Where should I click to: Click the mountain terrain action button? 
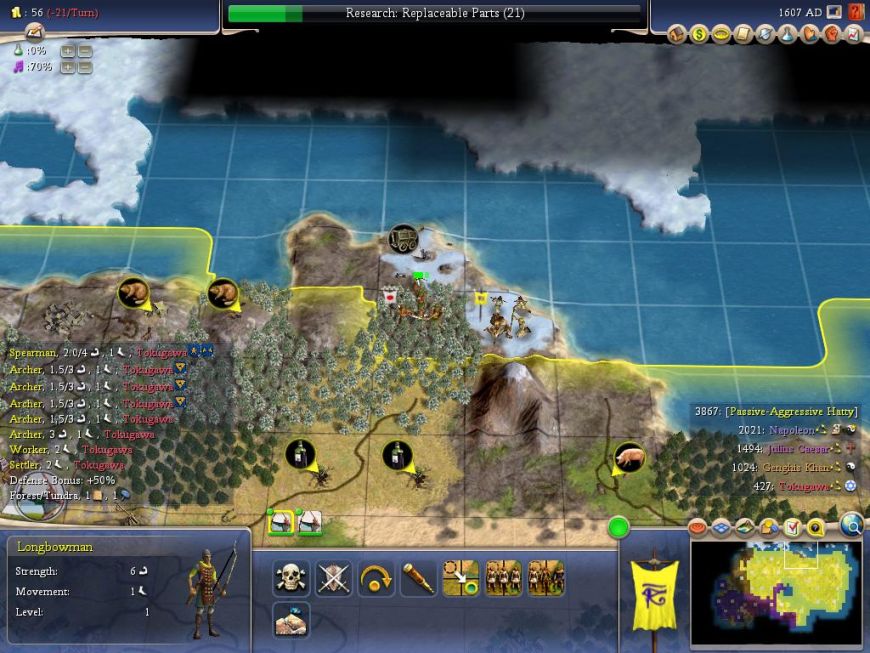(291, 620)
